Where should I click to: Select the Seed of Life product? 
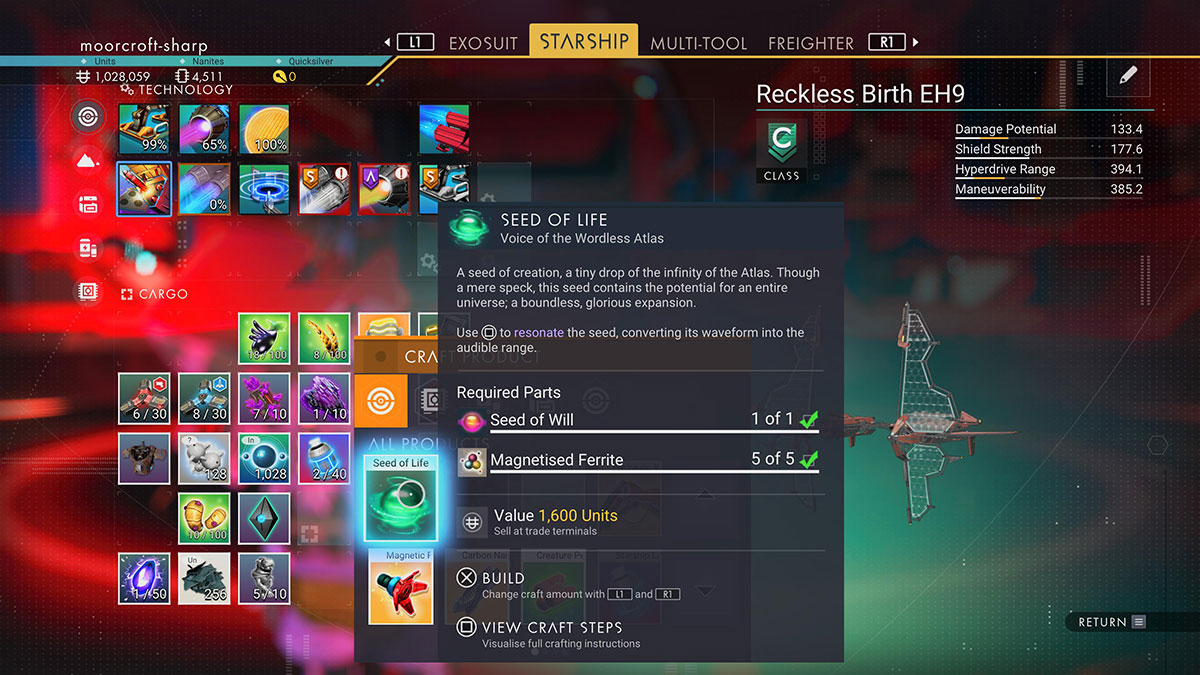point(400,496)
